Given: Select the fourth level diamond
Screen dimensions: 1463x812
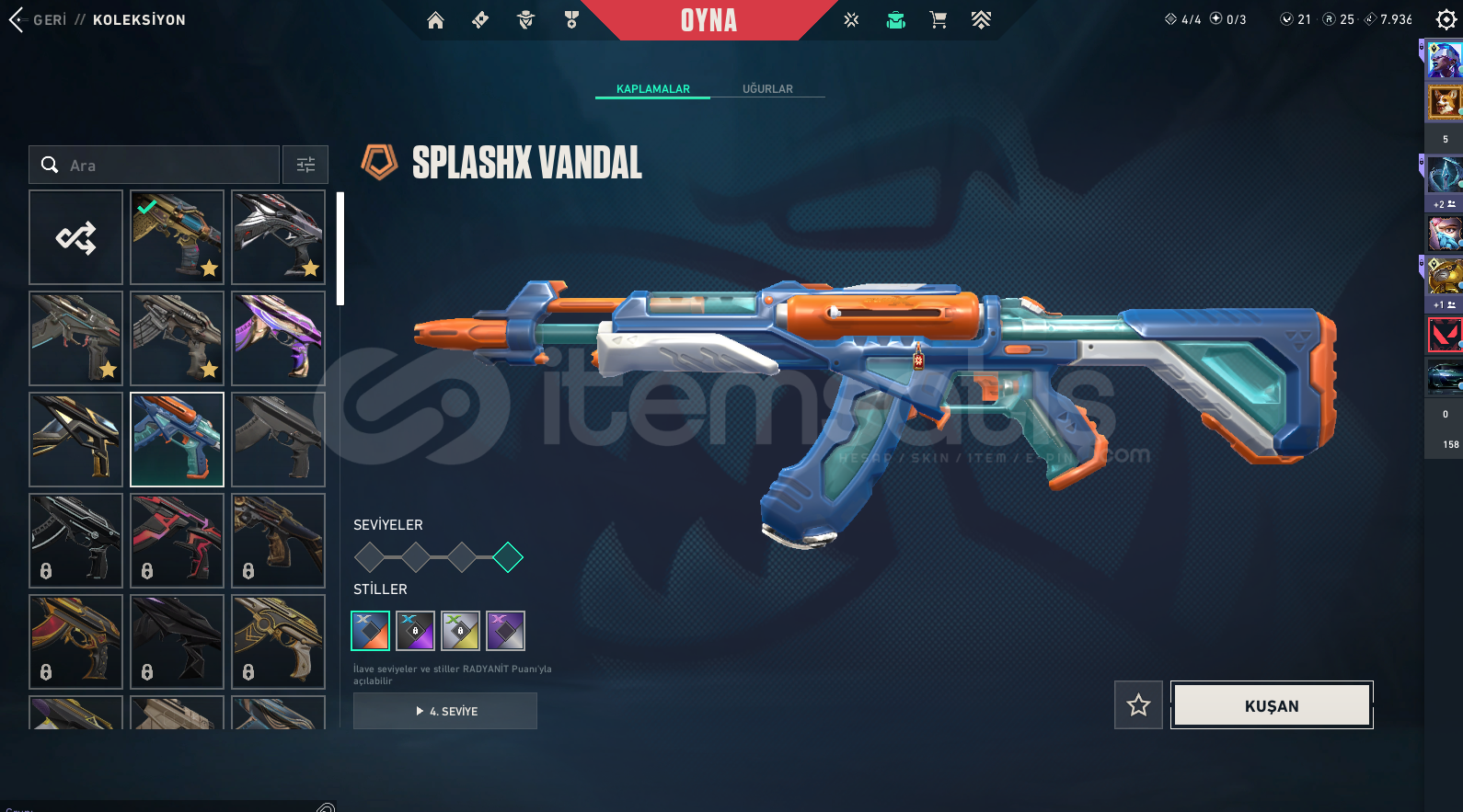Looking at the screenshot, I should [x=508, y=557].
